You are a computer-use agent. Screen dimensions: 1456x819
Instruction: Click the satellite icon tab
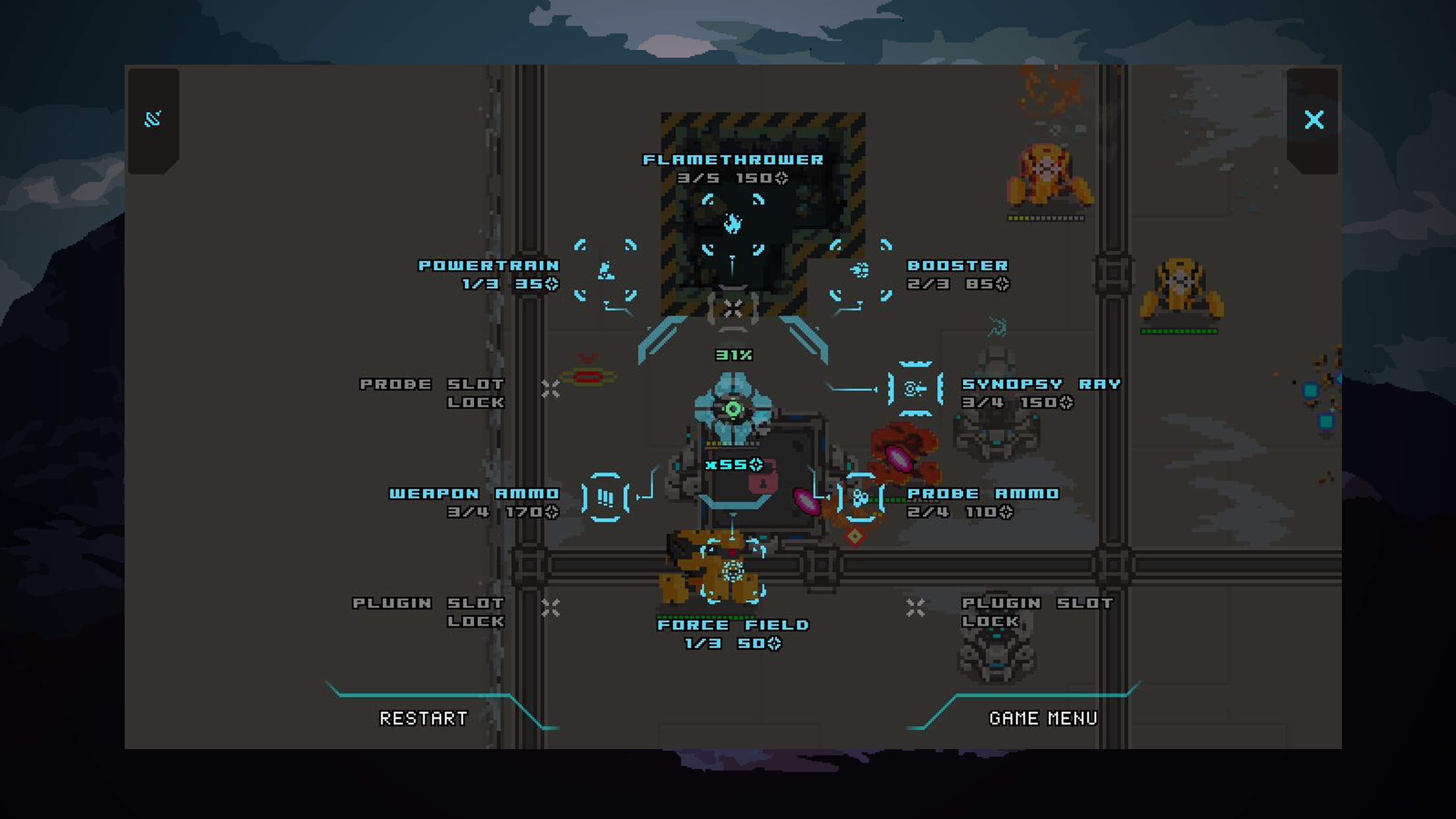click(153, 119)
